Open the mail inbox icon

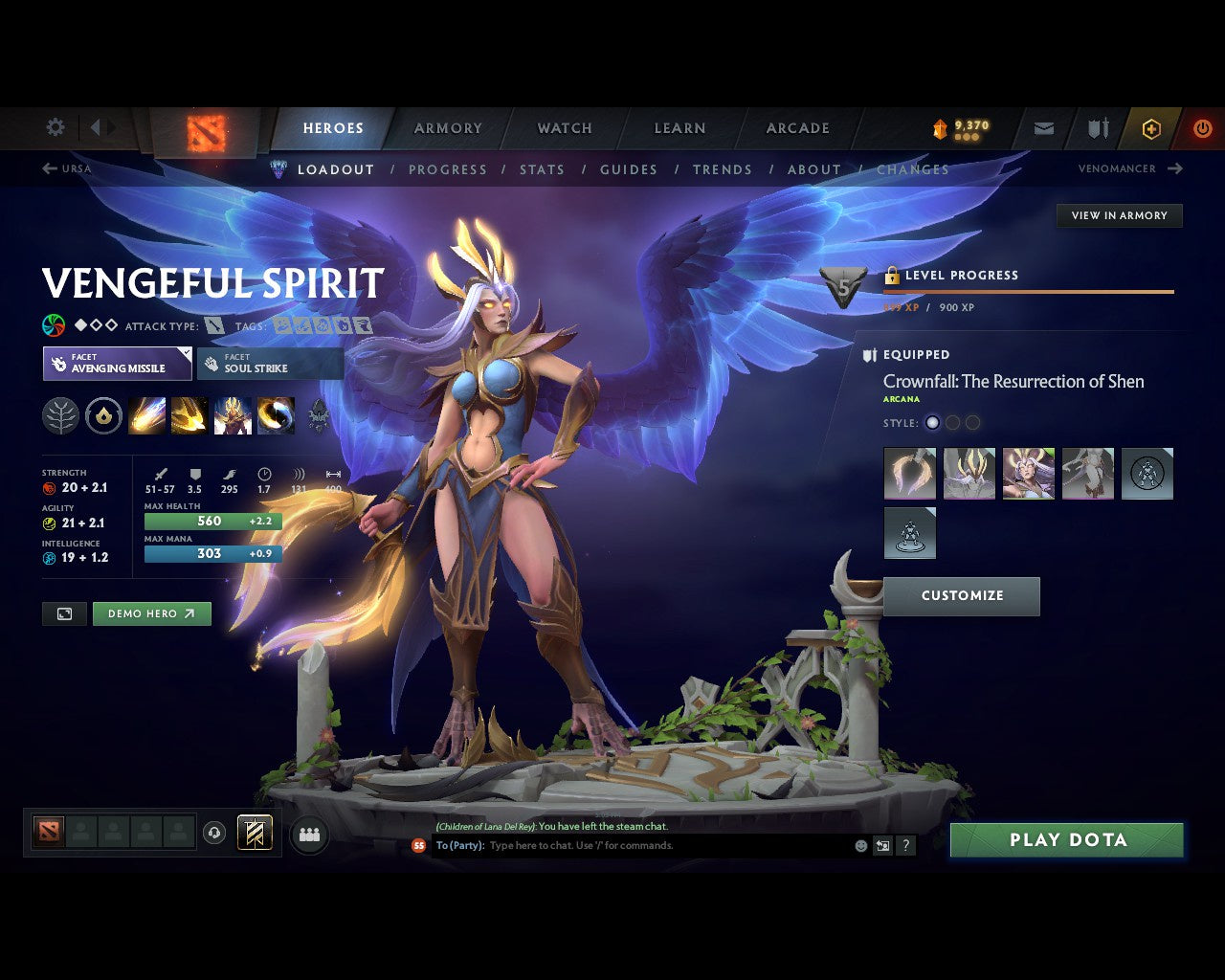click(x=1043, y=127)
